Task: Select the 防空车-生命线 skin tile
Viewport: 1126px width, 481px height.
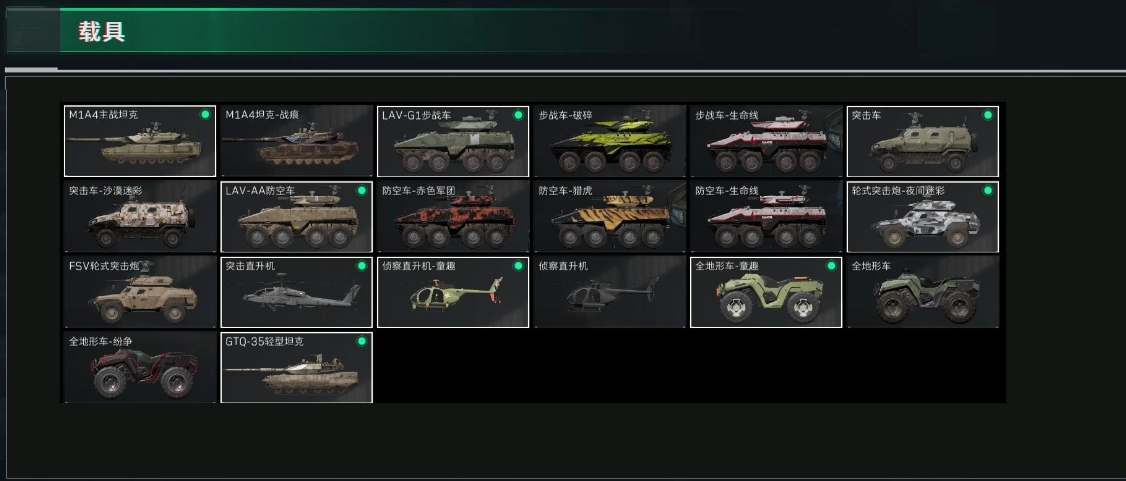Action: (766, 217)
